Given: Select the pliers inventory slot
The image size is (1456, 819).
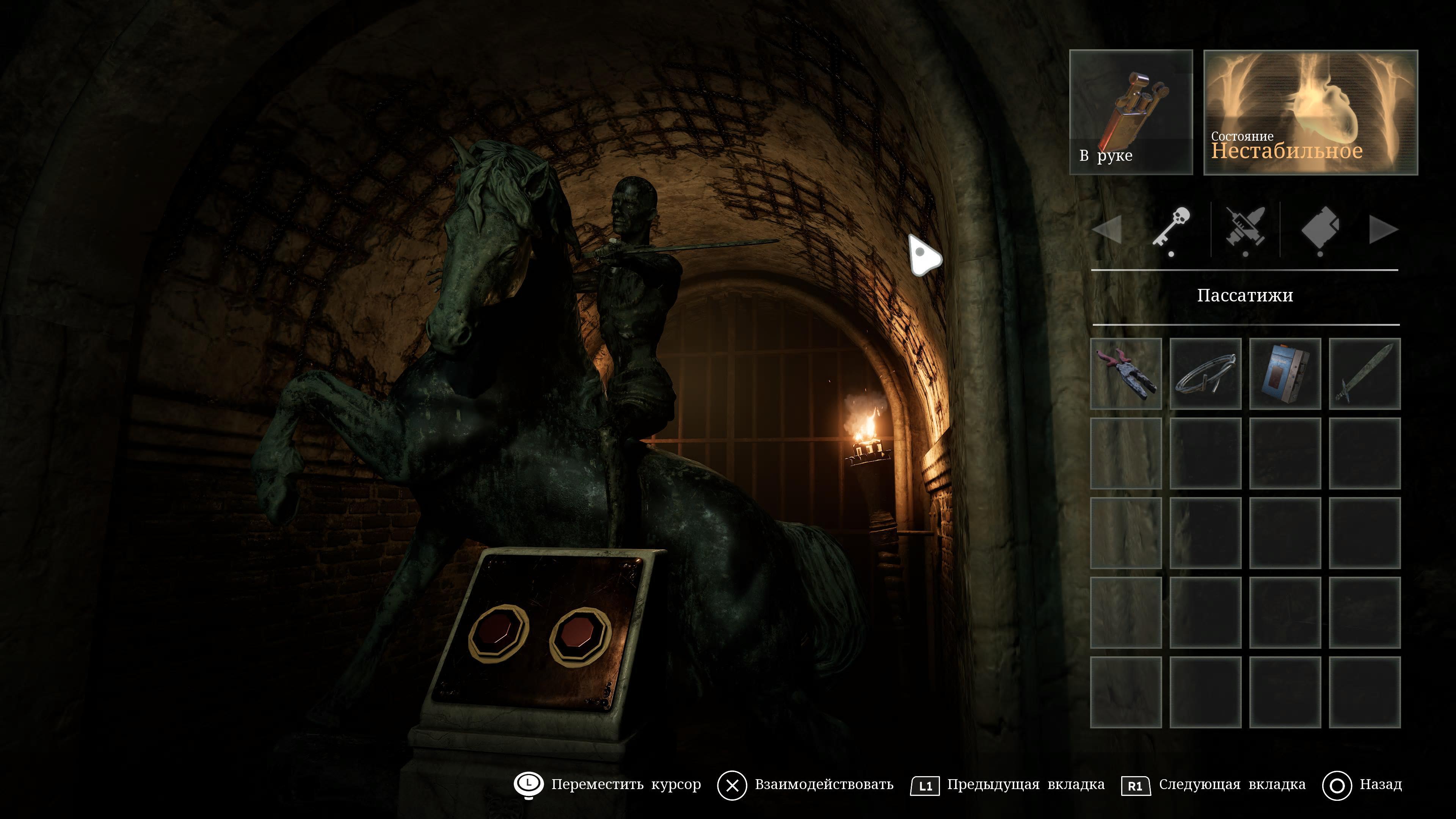Looking at the screenshot, I should (x=1125, y=373).
